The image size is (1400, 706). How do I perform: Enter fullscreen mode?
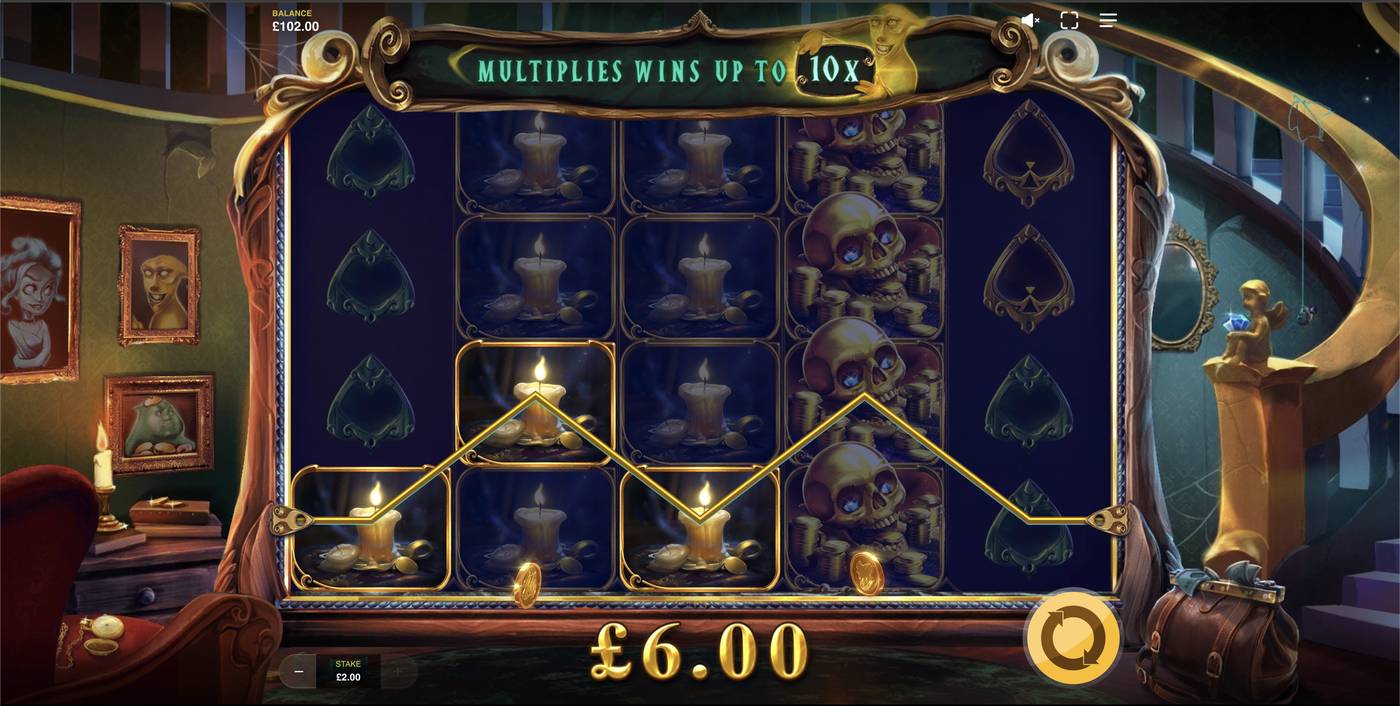point(1069,20)
